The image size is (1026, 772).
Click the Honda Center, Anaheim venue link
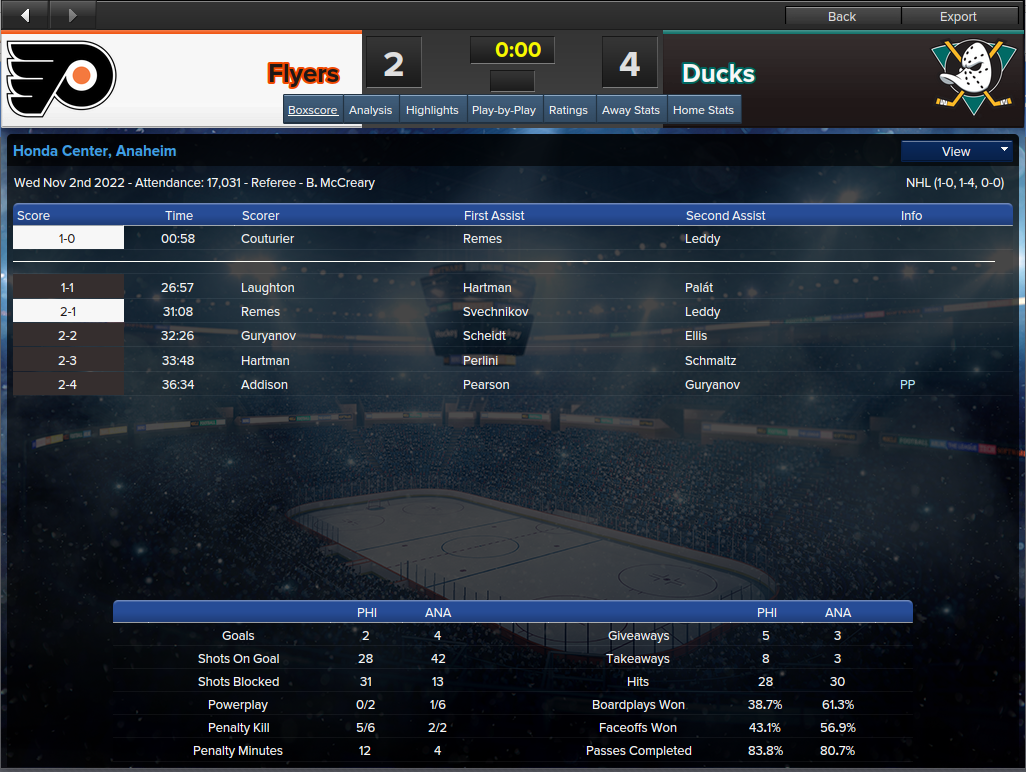pos(95,151)
